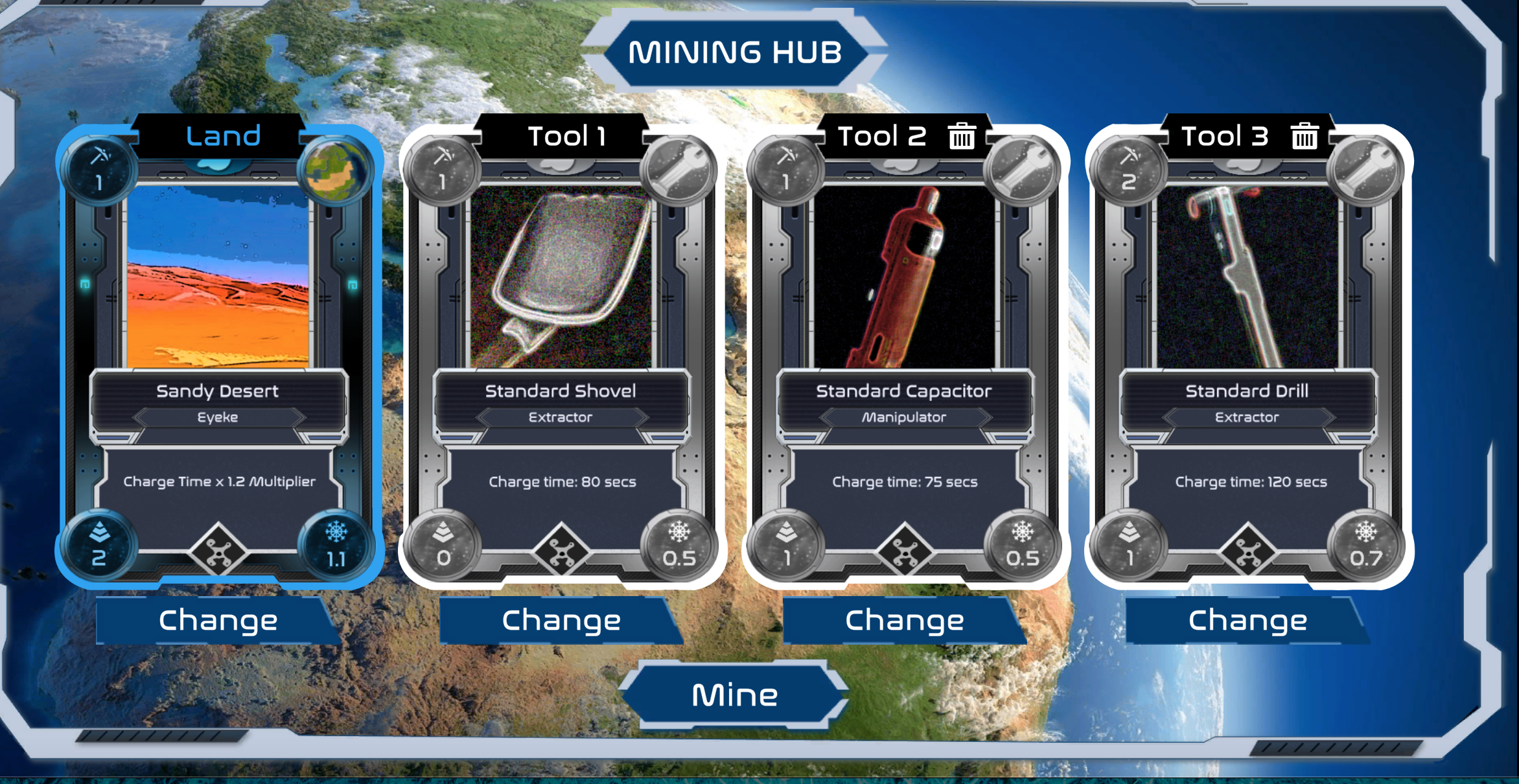Viewport: 1519px width, 784px height.
Task: Start mining with the Mine button
Action: [x=734, y=695]
